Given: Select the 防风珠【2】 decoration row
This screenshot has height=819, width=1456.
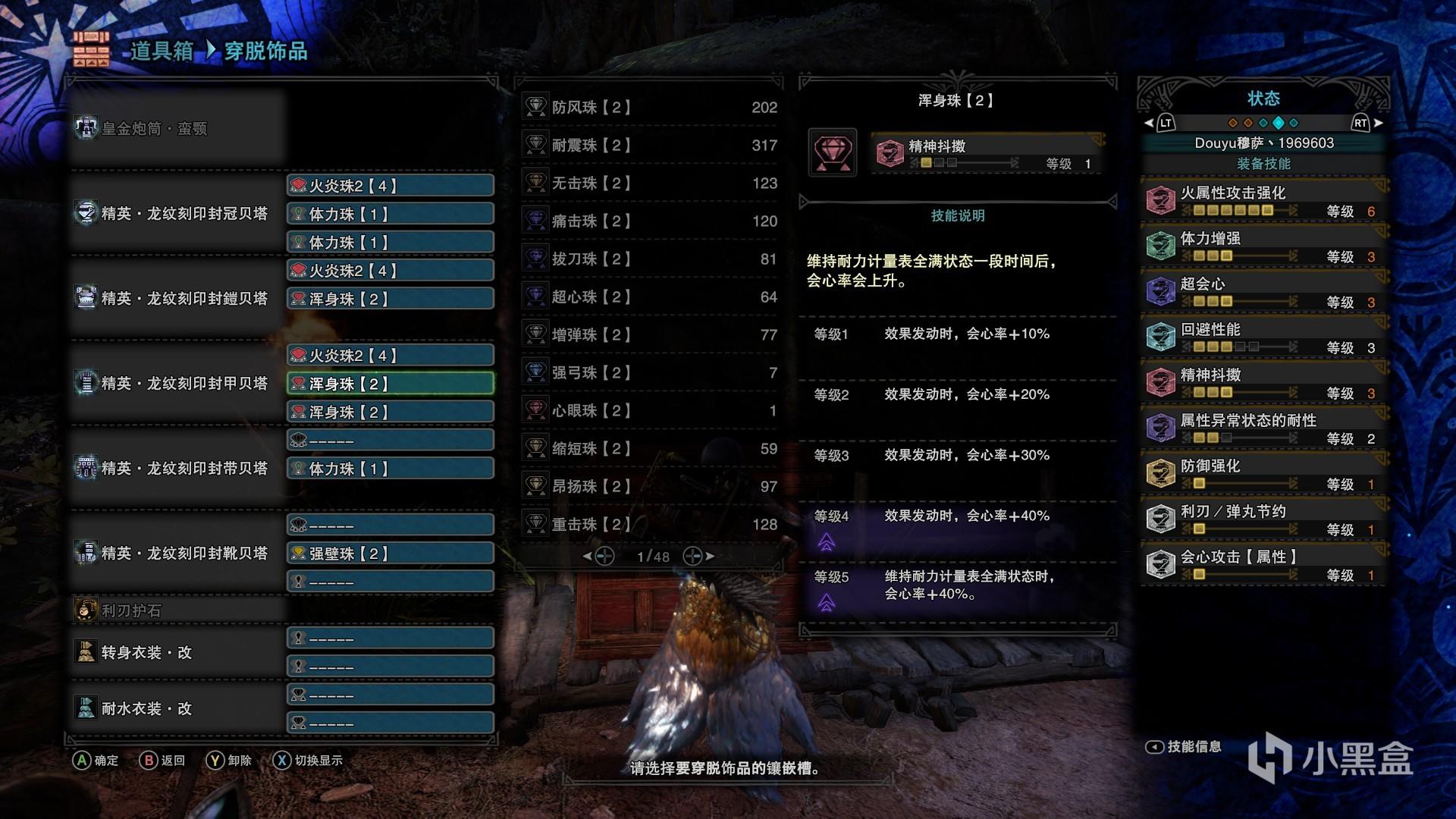Looking at the screenshot, I should coord(650,107).
